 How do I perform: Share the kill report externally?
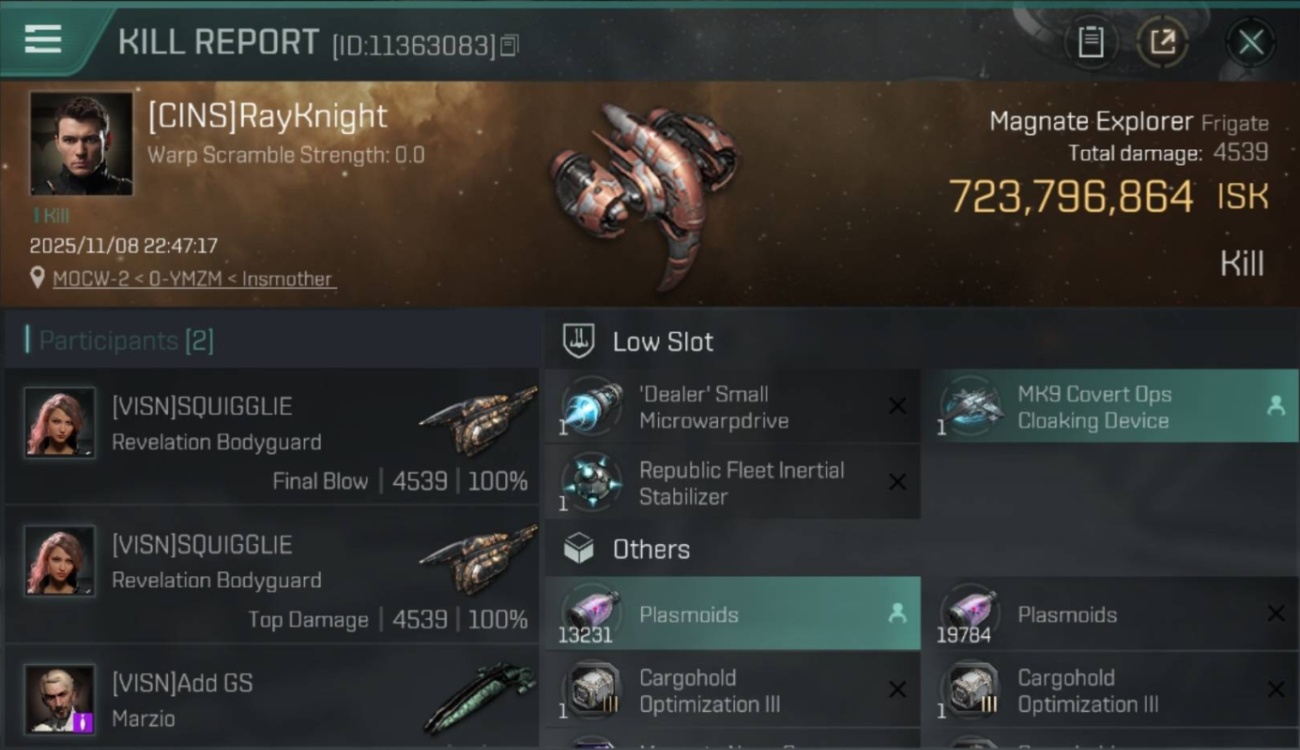pyautogui.click(x=1164, y=42)
